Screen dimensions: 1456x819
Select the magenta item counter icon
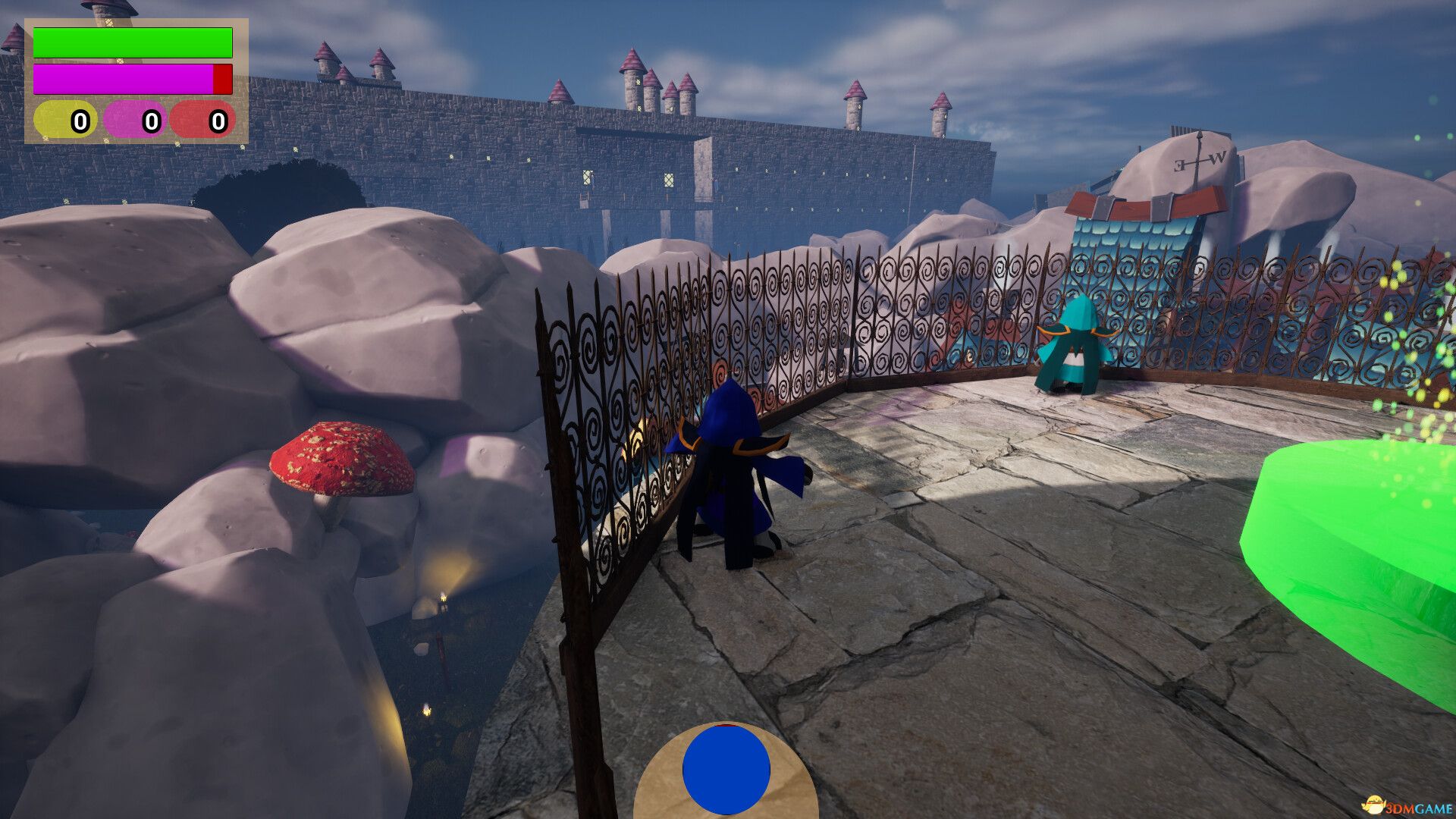[x=134, y=120]
